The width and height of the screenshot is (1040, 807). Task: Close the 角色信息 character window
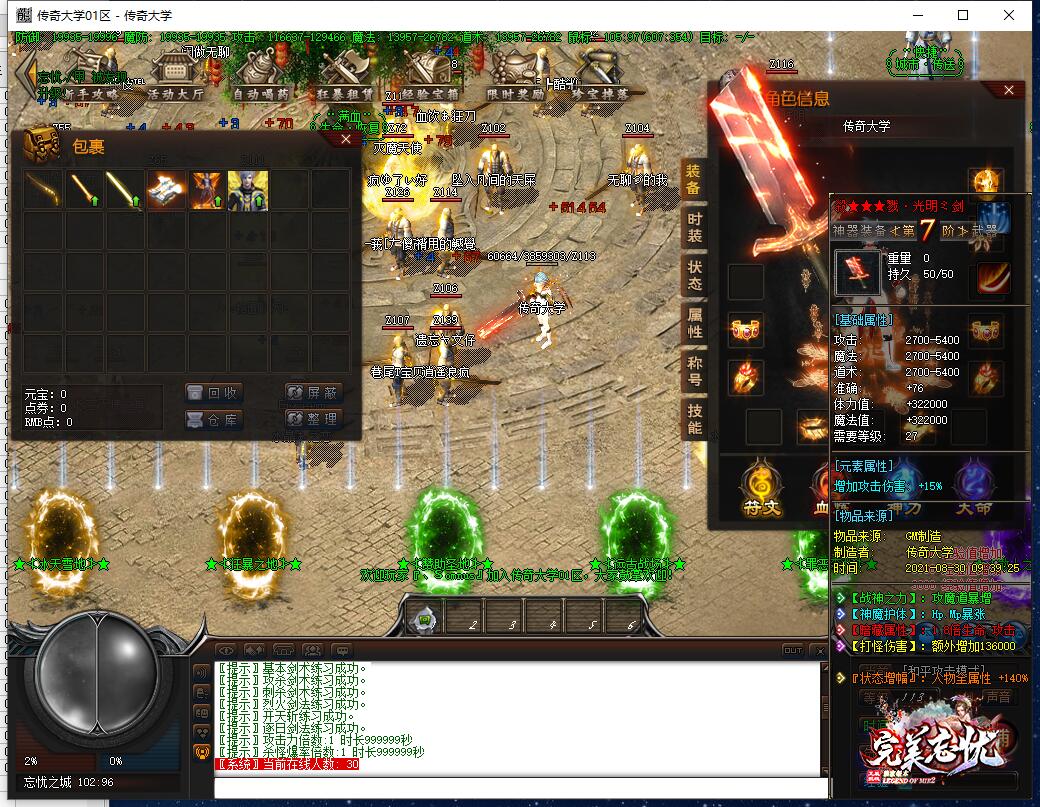click(x=1008, y=91)
